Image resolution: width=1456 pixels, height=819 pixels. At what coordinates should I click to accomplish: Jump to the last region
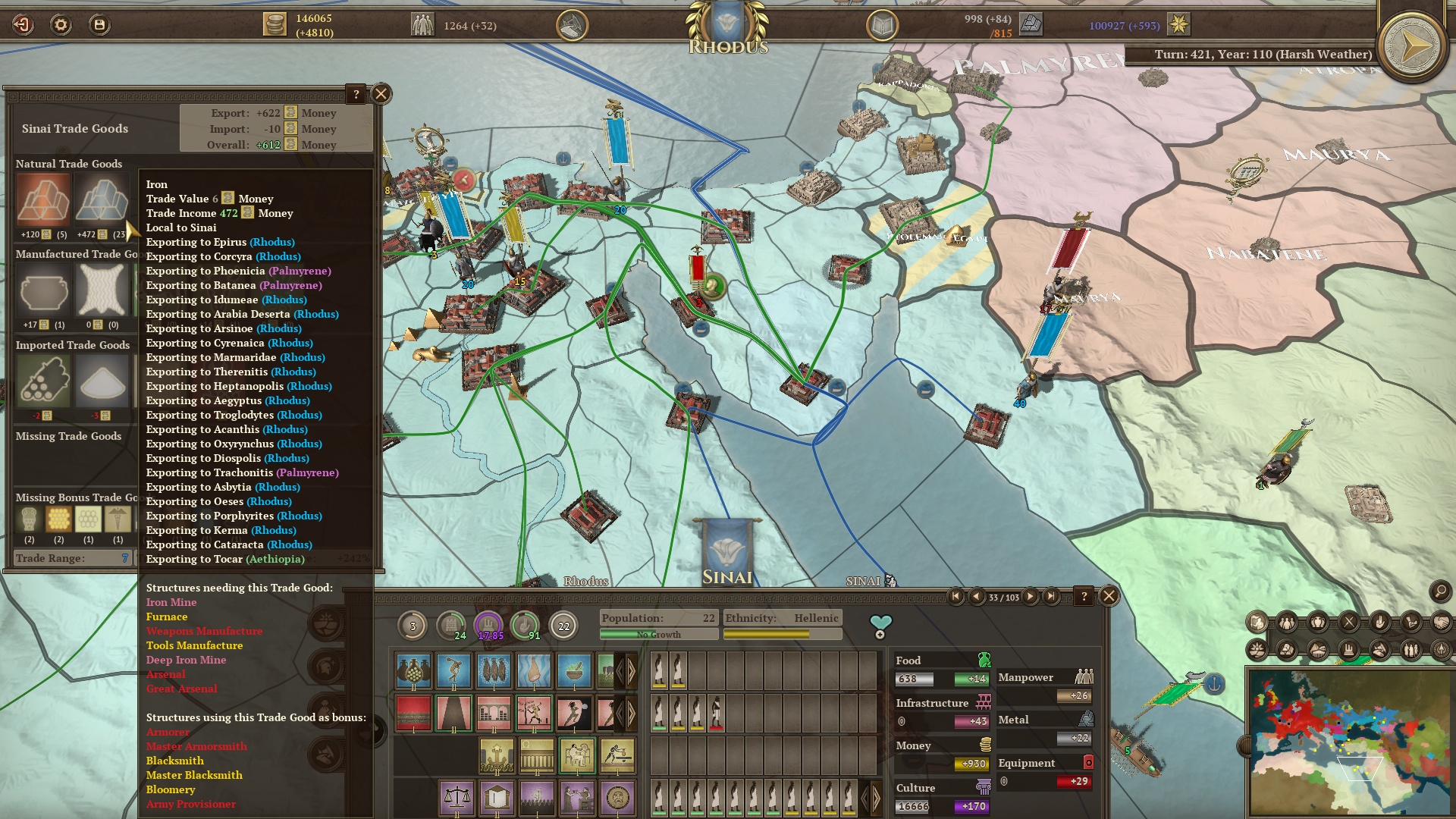click(1051, 597)
